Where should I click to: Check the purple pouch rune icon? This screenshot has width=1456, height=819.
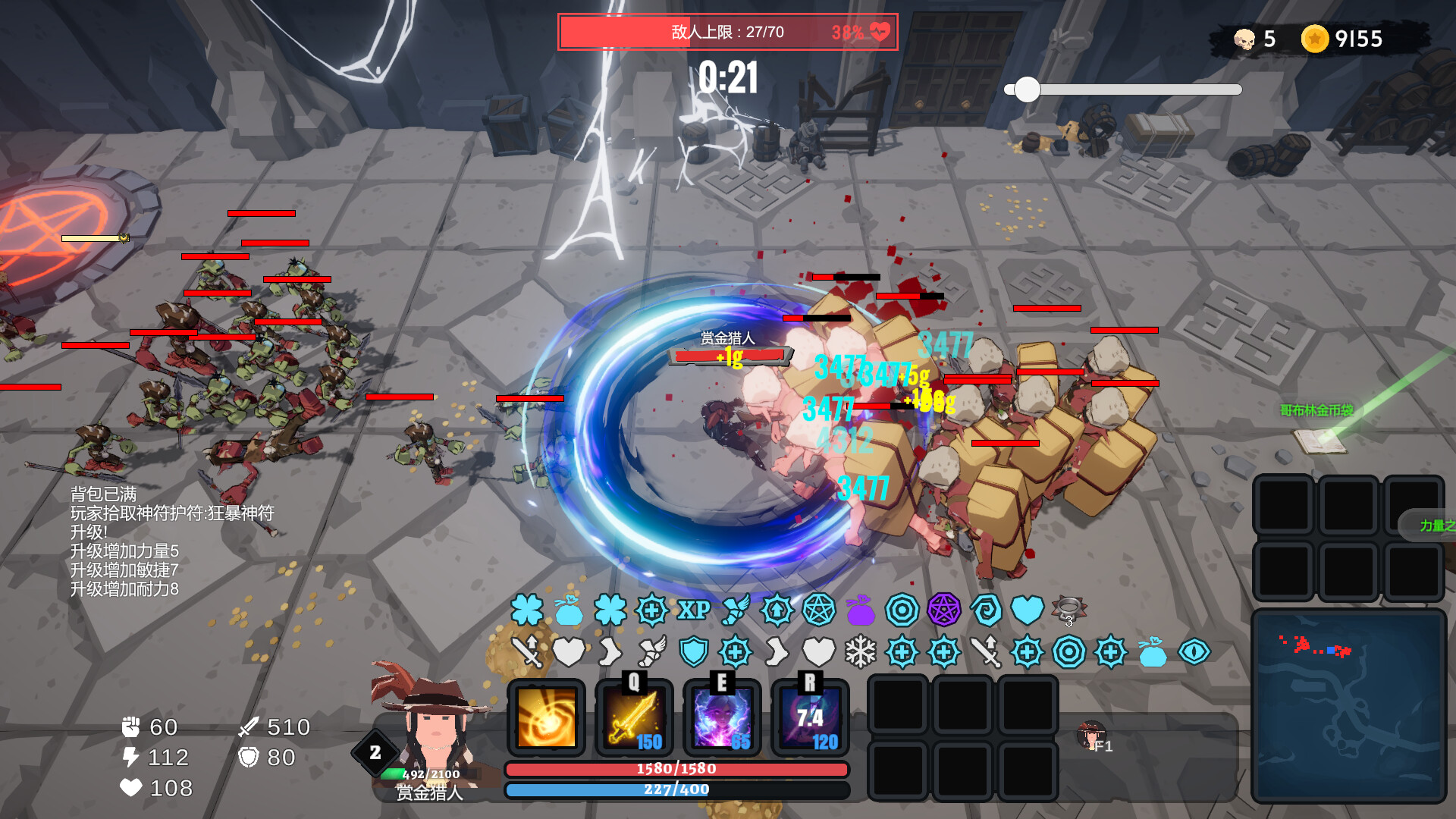coord(861,610)
